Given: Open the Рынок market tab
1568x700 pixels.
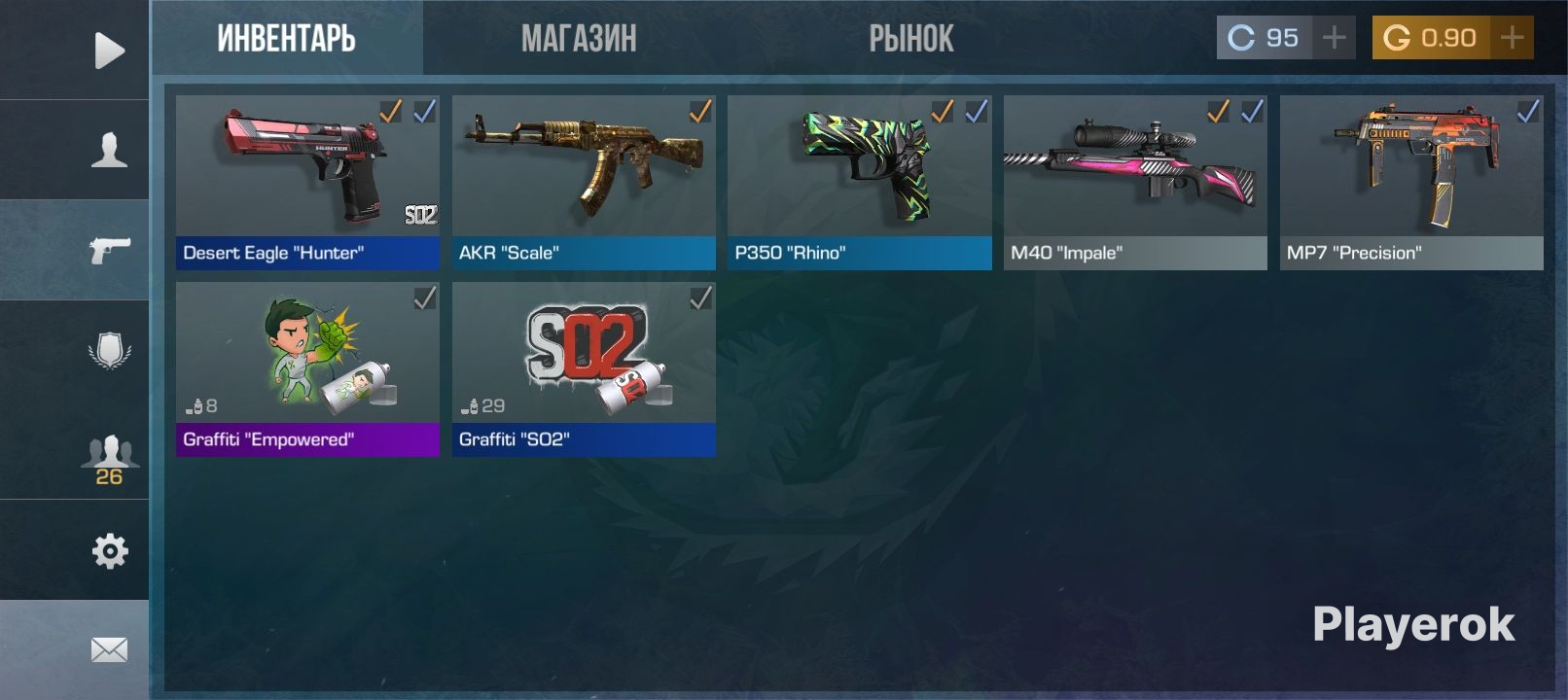Looking at the screenshot, I should 910,39.
